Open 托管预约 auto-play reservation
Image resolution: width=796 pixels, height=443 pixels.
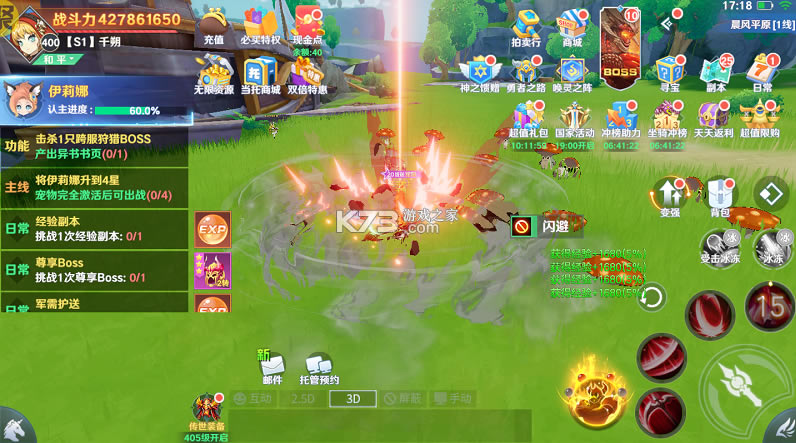click(x=319, y=368)
